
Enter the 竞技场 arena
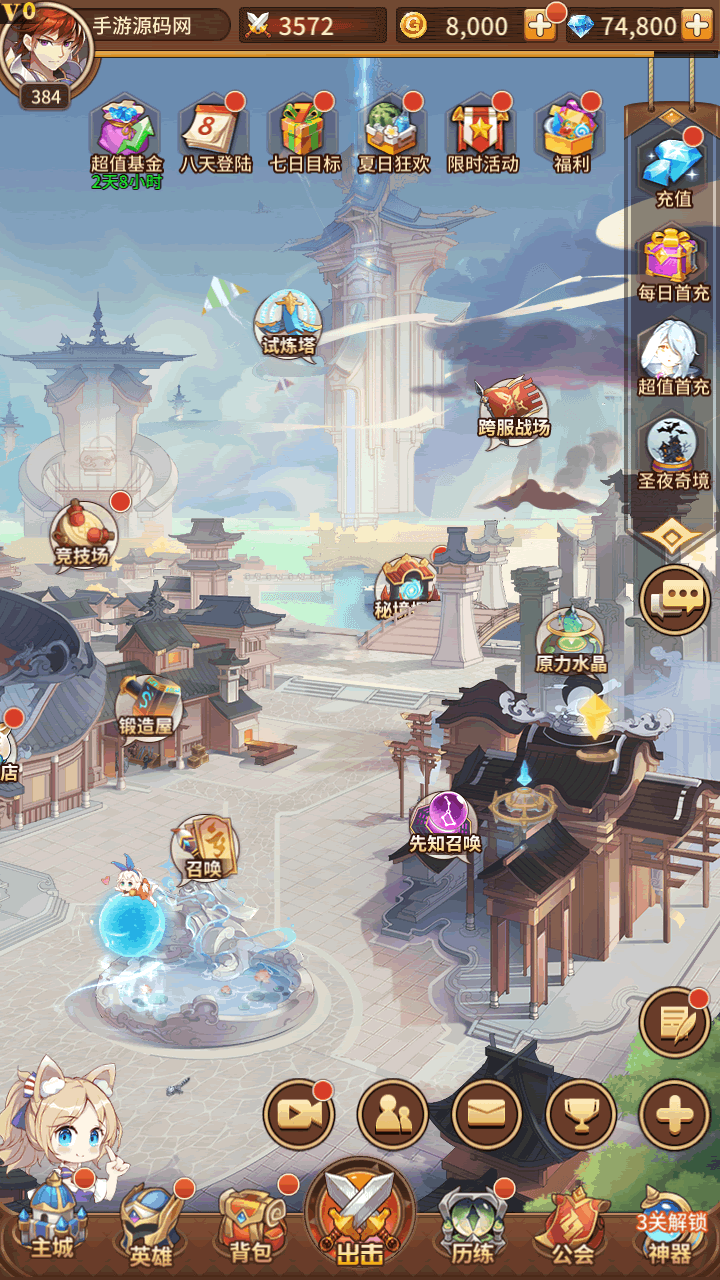pos(84,532)
